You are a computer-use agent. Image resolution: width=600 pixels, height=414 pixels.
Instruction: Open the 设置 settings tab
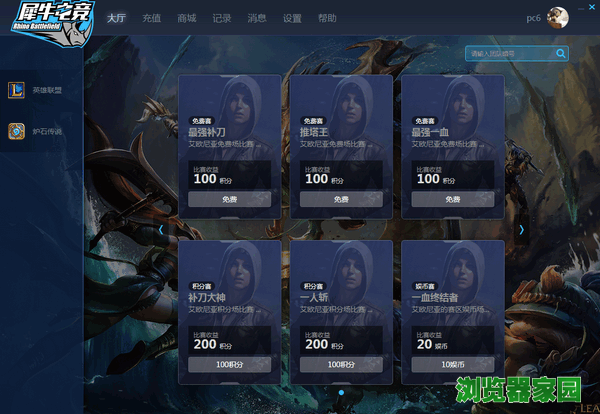pyautogui.click(x=292, y=18)
